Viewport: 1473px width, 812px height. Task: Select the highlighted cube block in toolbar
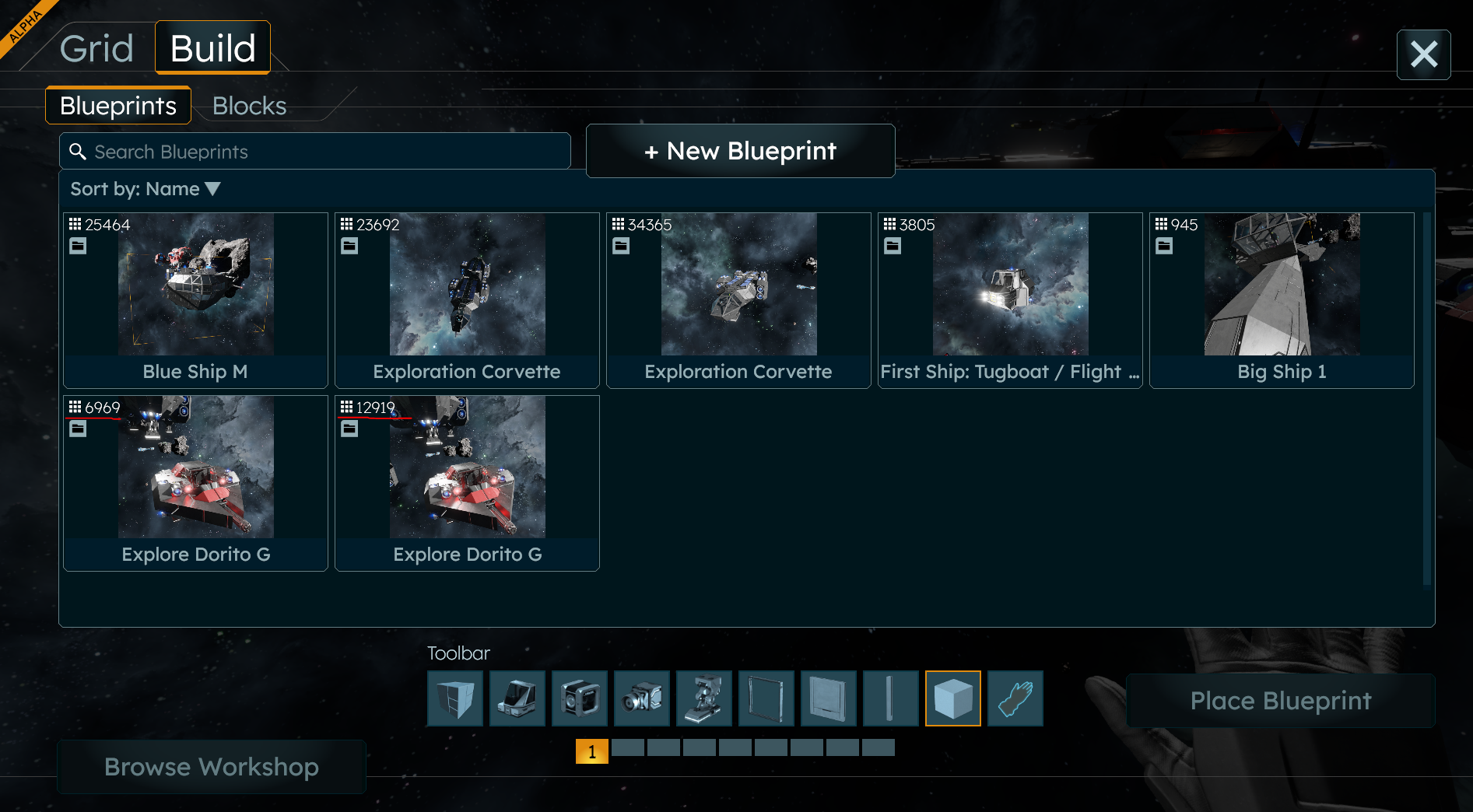pos(952,698)
